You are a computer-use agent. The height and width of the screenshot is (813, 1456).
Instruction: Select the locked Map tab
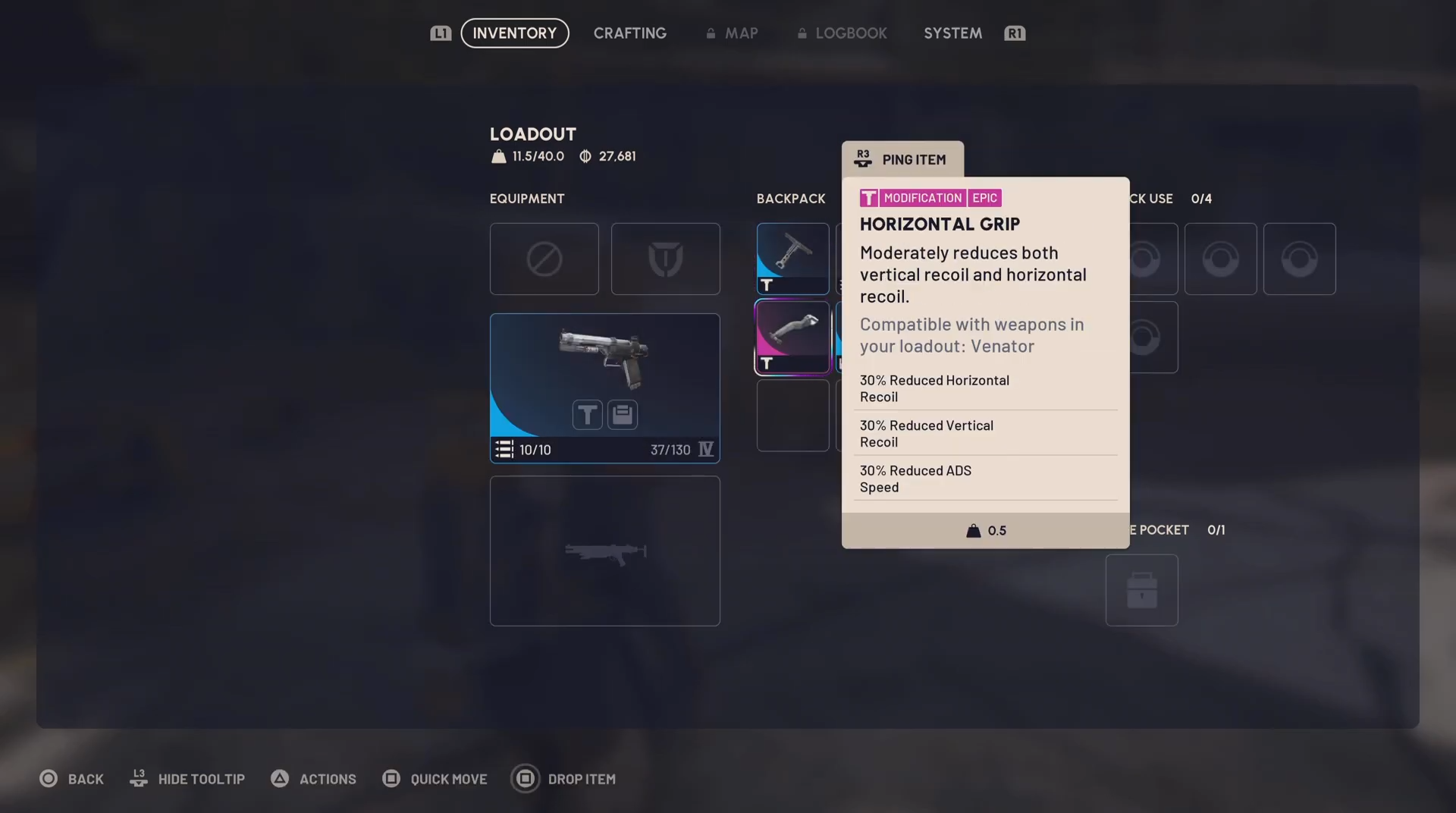(x=733, y=33)
